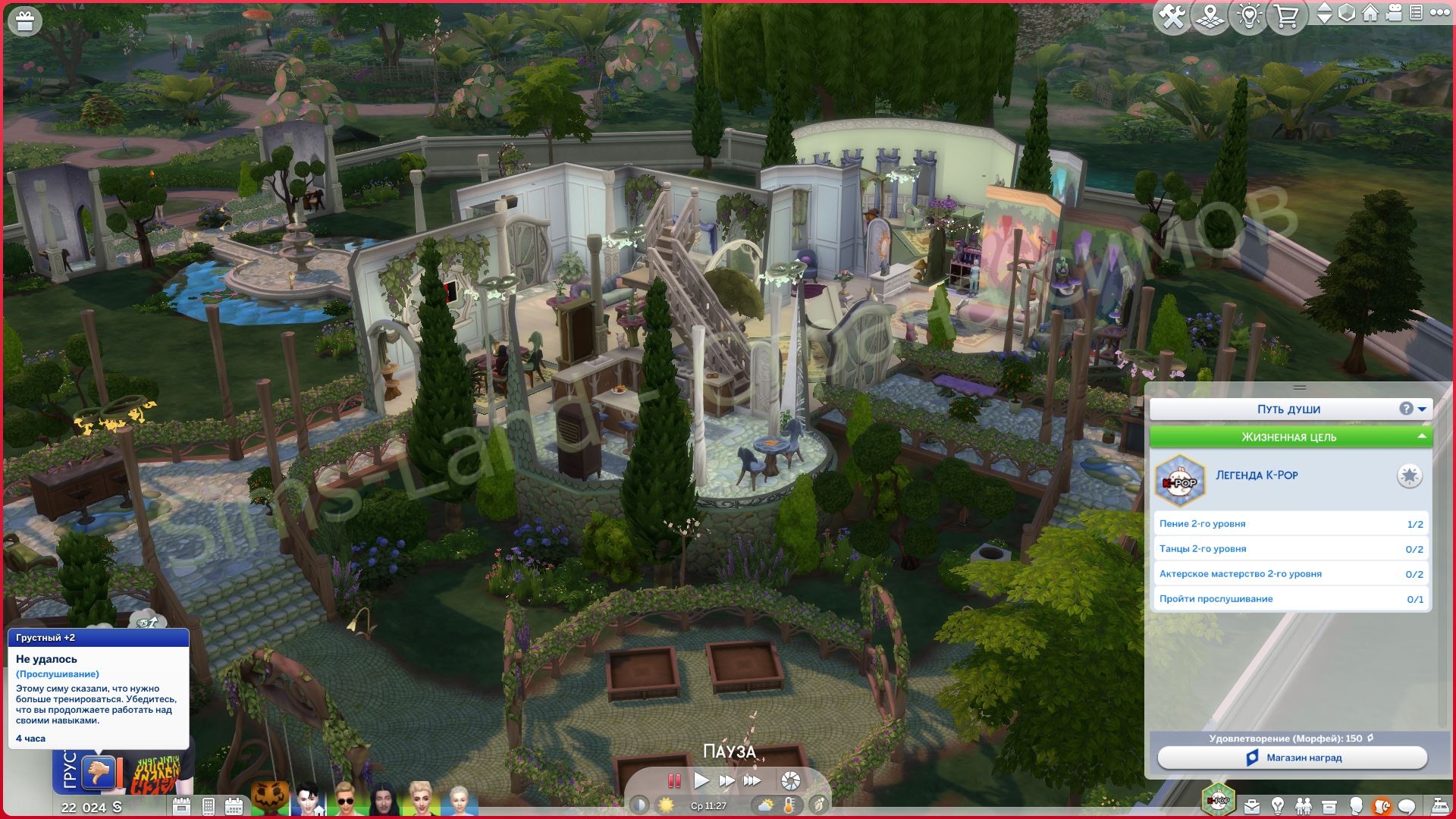Open the Путь души dropdown

1422,409
